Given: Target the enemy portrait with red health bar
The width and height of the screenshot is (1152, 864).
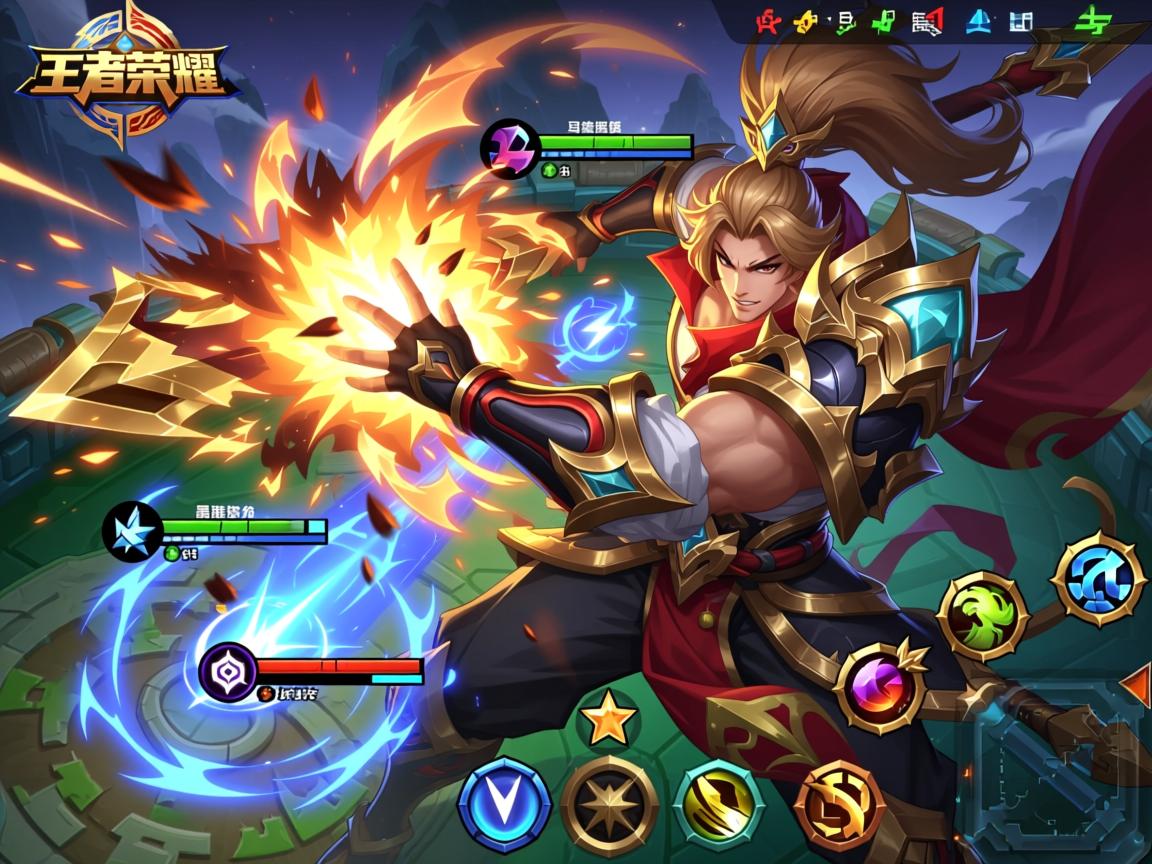Looking at the screenshot, I should (x=229, y=671).
